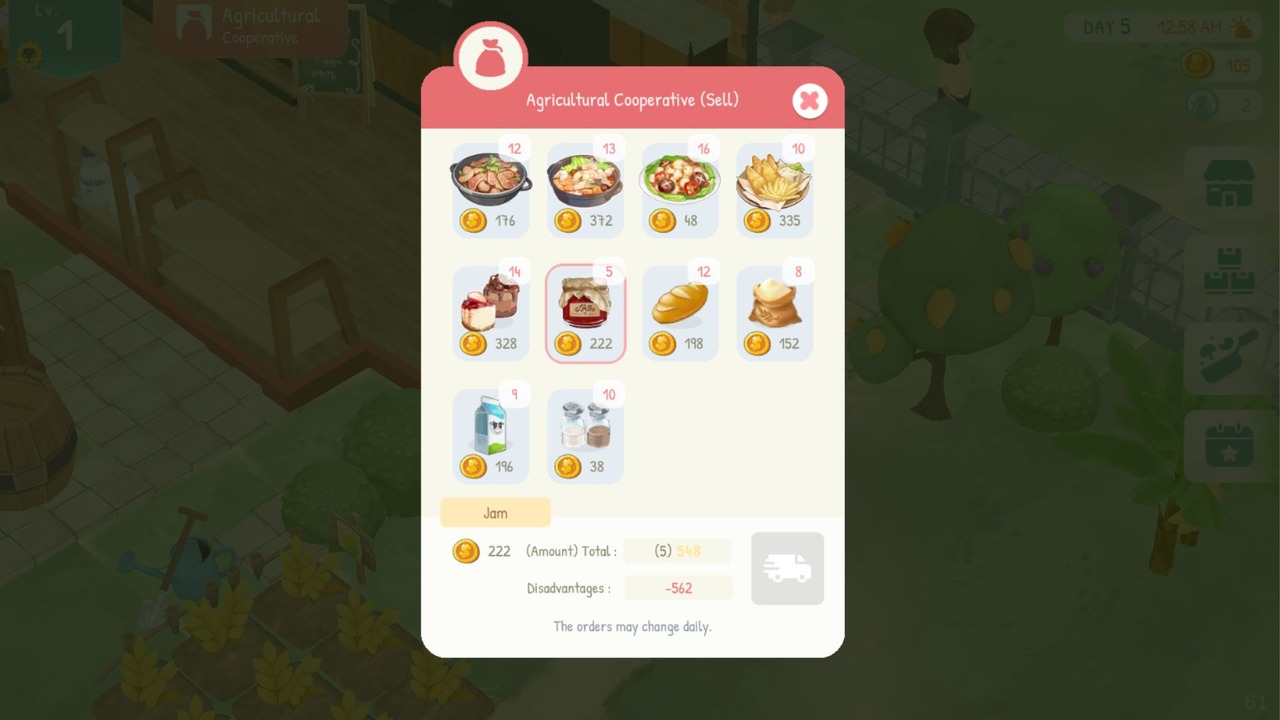Click the Jam name label tag

click(495, 512)
